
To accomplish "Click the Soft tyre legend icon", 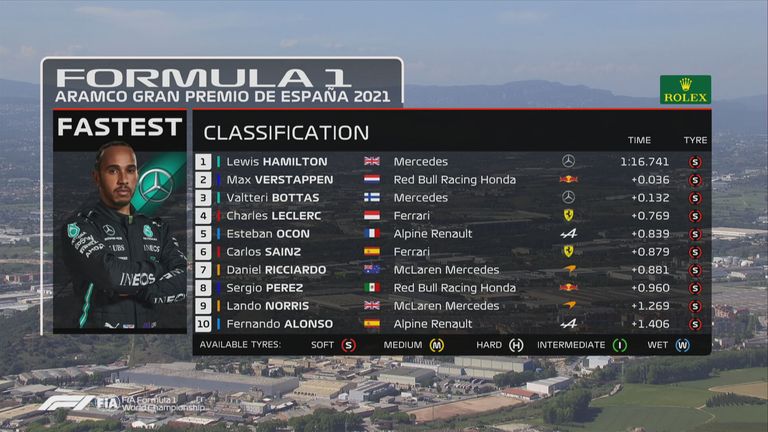I will 348,345.
